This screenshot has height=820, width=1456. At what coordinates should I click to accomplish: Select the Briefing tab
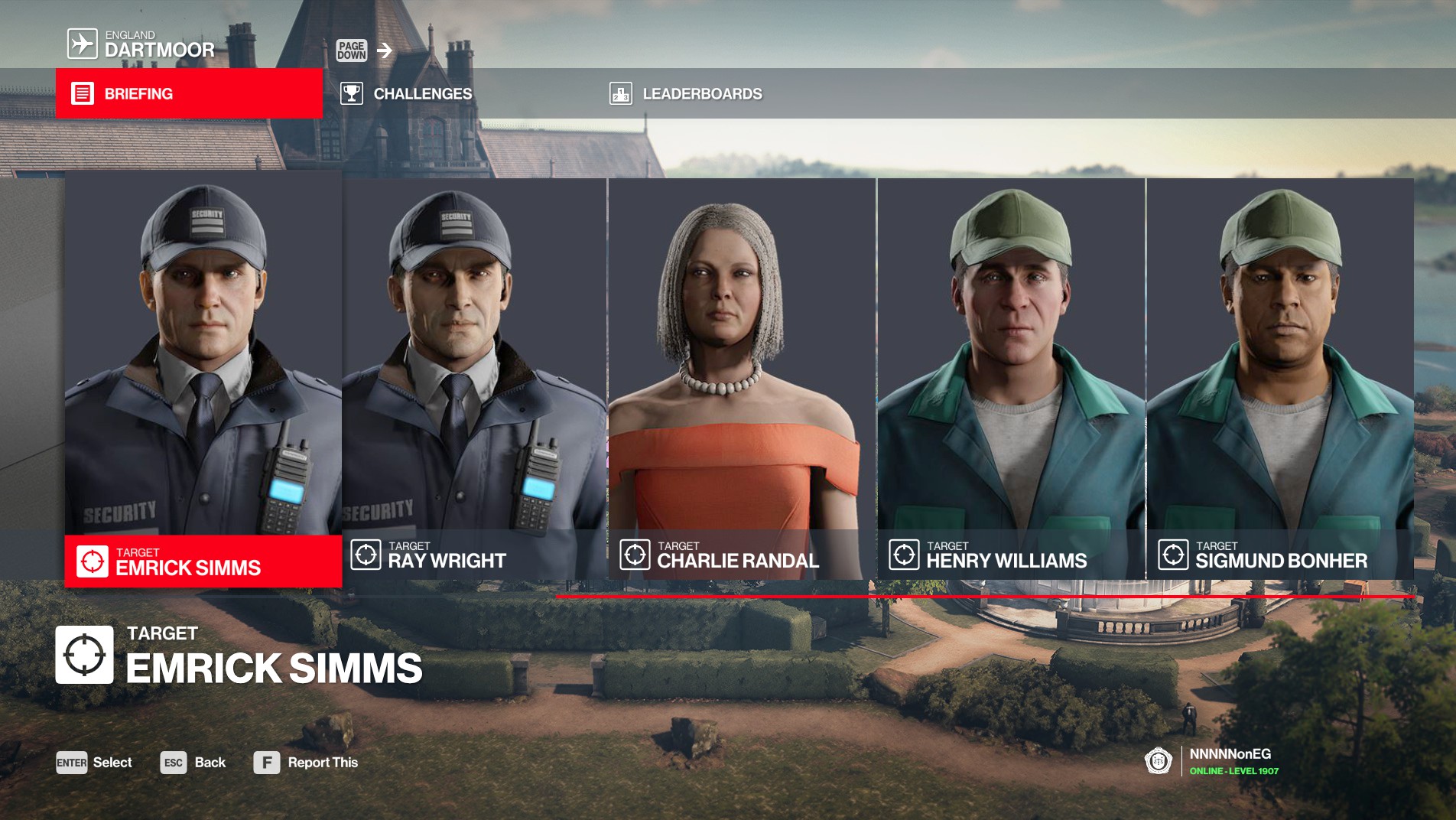click(x=138, y=93)
